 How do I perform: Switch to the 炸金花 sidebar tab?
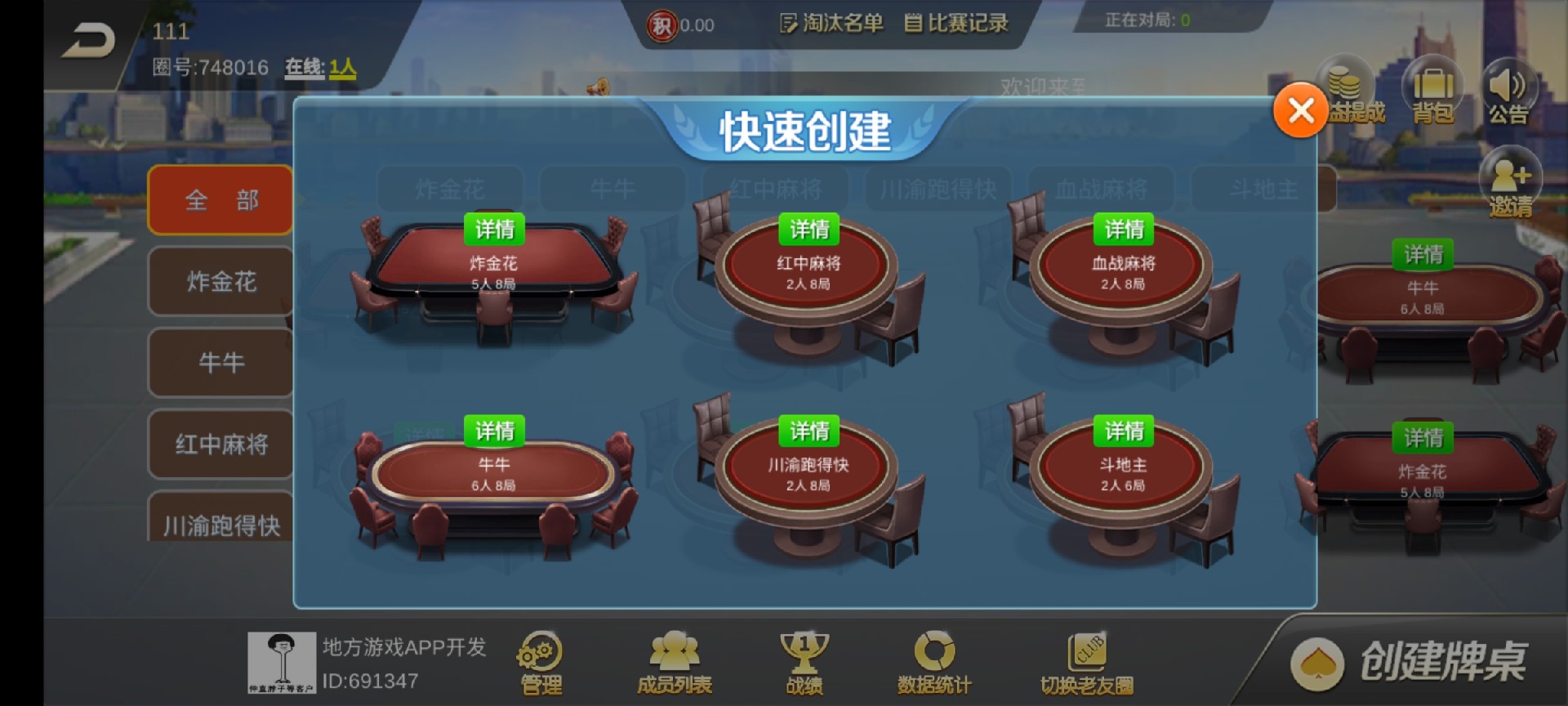[219, 281]
